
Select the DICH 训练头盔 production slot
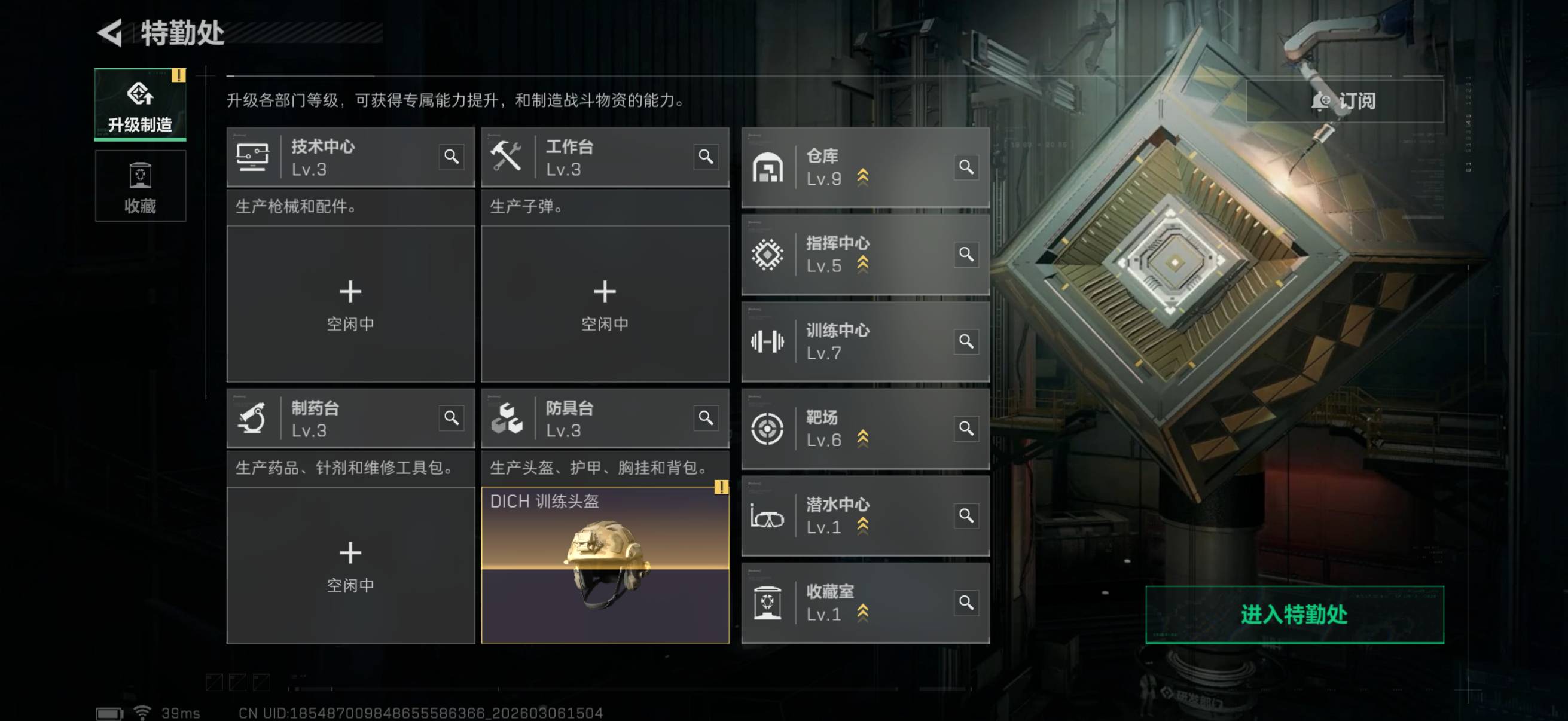[605, 565]
